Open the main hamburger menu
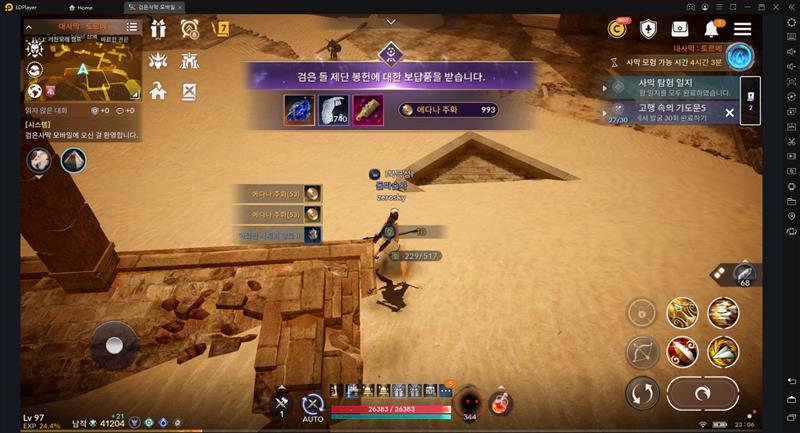Screen dimensions: 800x433 [x=742, y=29]
